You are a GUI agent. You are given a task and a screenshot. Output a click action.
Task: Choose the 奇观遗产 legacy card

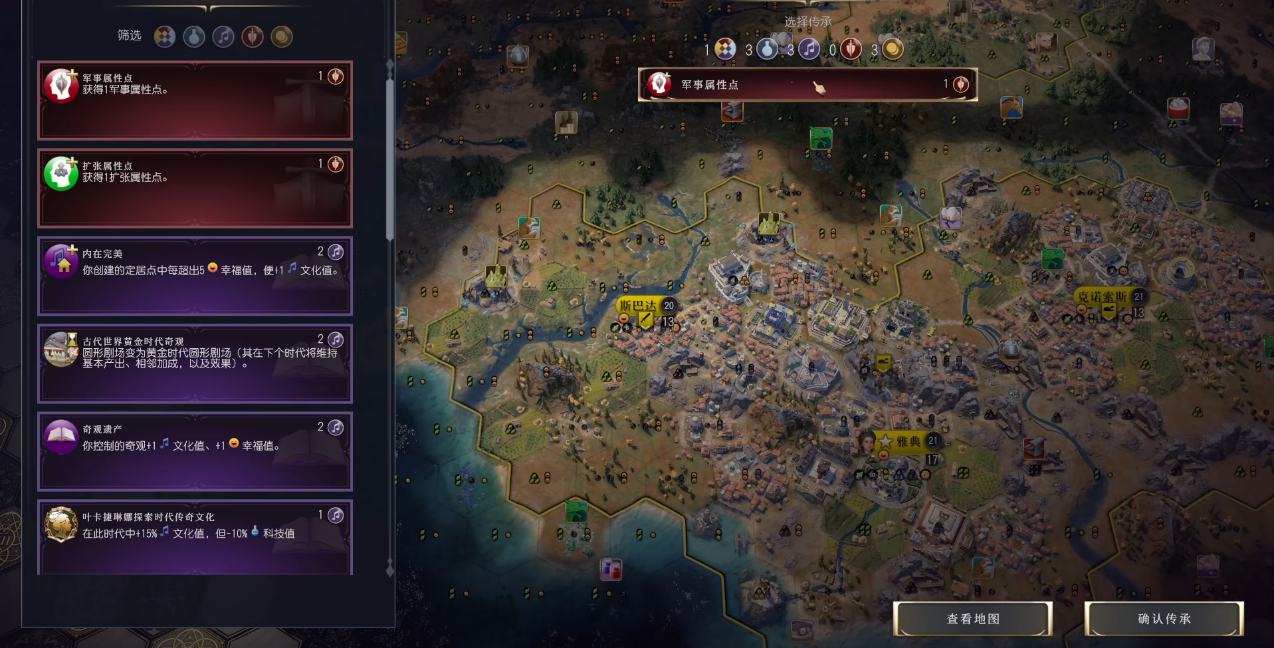195,451
